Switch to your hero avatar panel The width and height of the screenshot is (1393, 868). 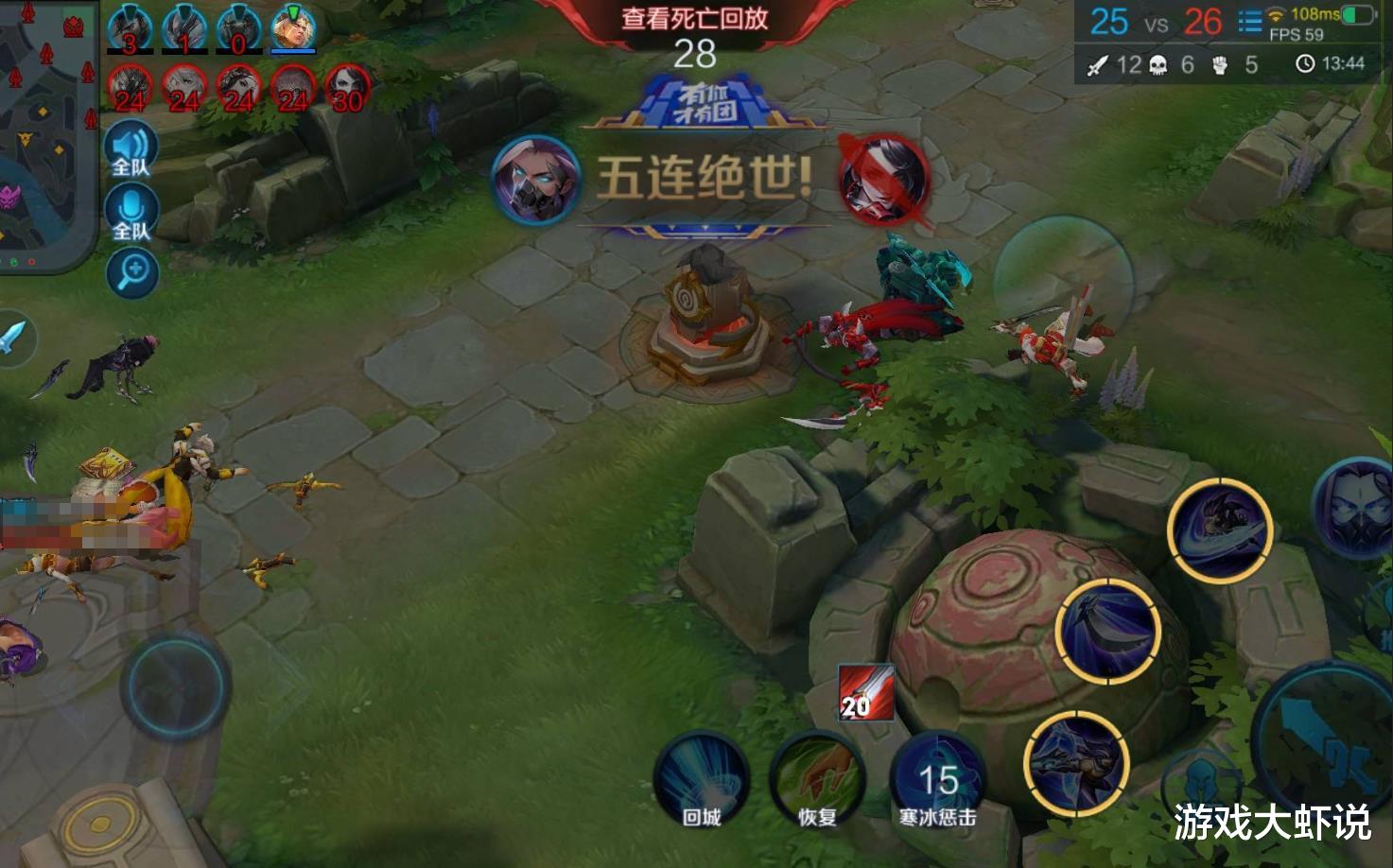pos(296,26)
